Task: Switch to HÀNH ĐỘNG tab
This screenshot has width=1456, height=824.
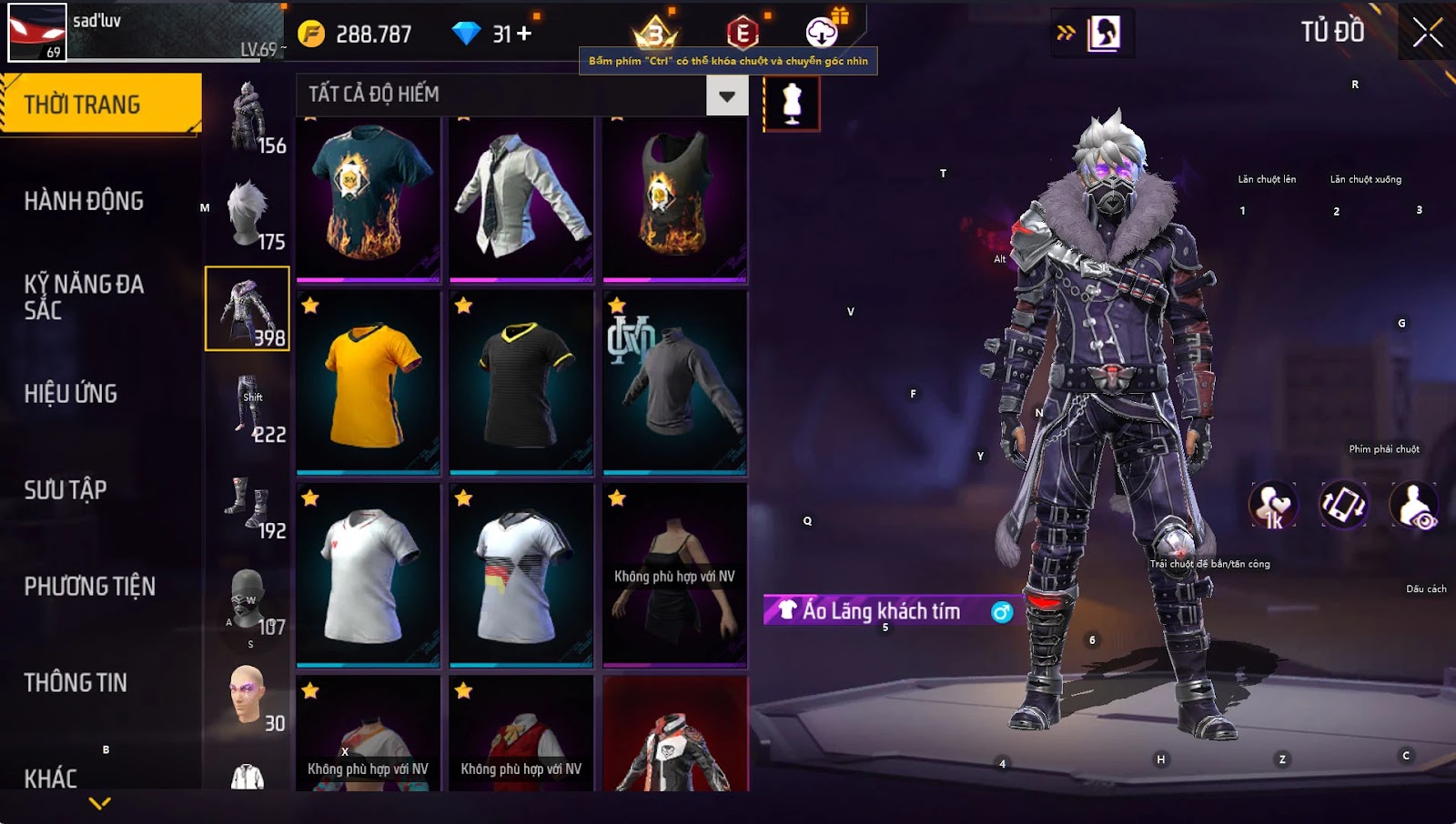Action: click(x=84, y=201)
